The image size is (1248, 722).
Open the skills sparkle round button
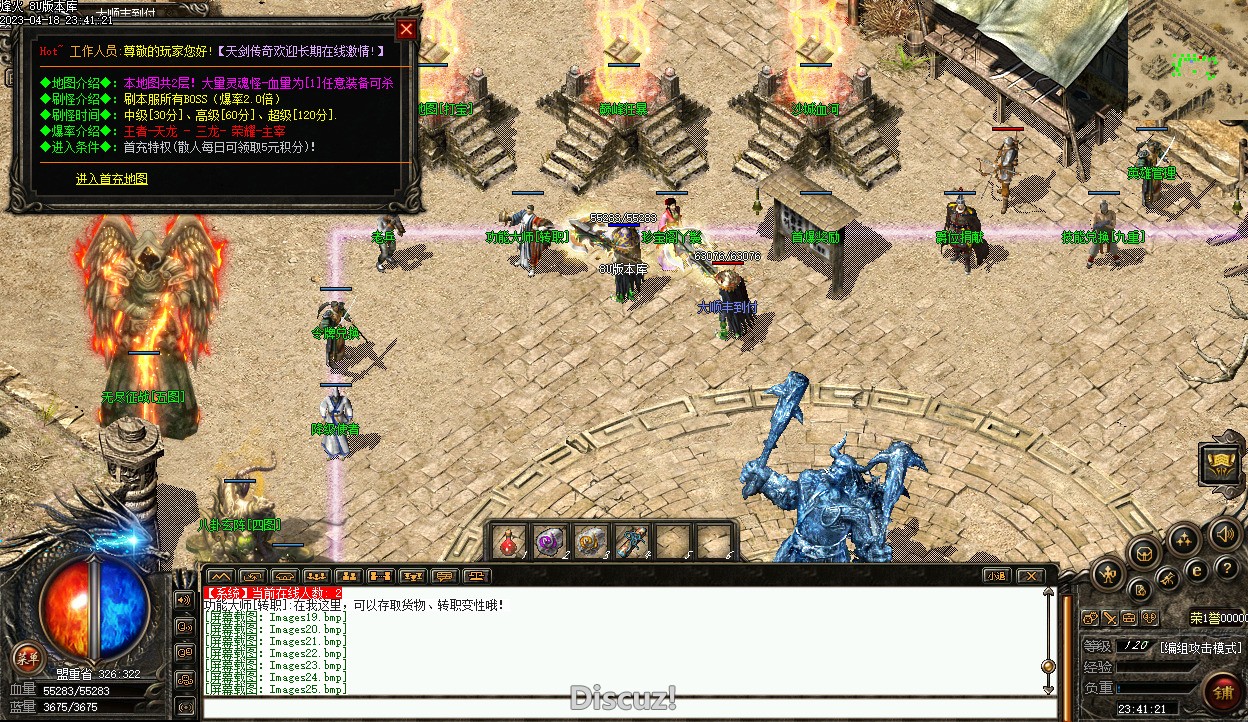(x=1184, y=540)
